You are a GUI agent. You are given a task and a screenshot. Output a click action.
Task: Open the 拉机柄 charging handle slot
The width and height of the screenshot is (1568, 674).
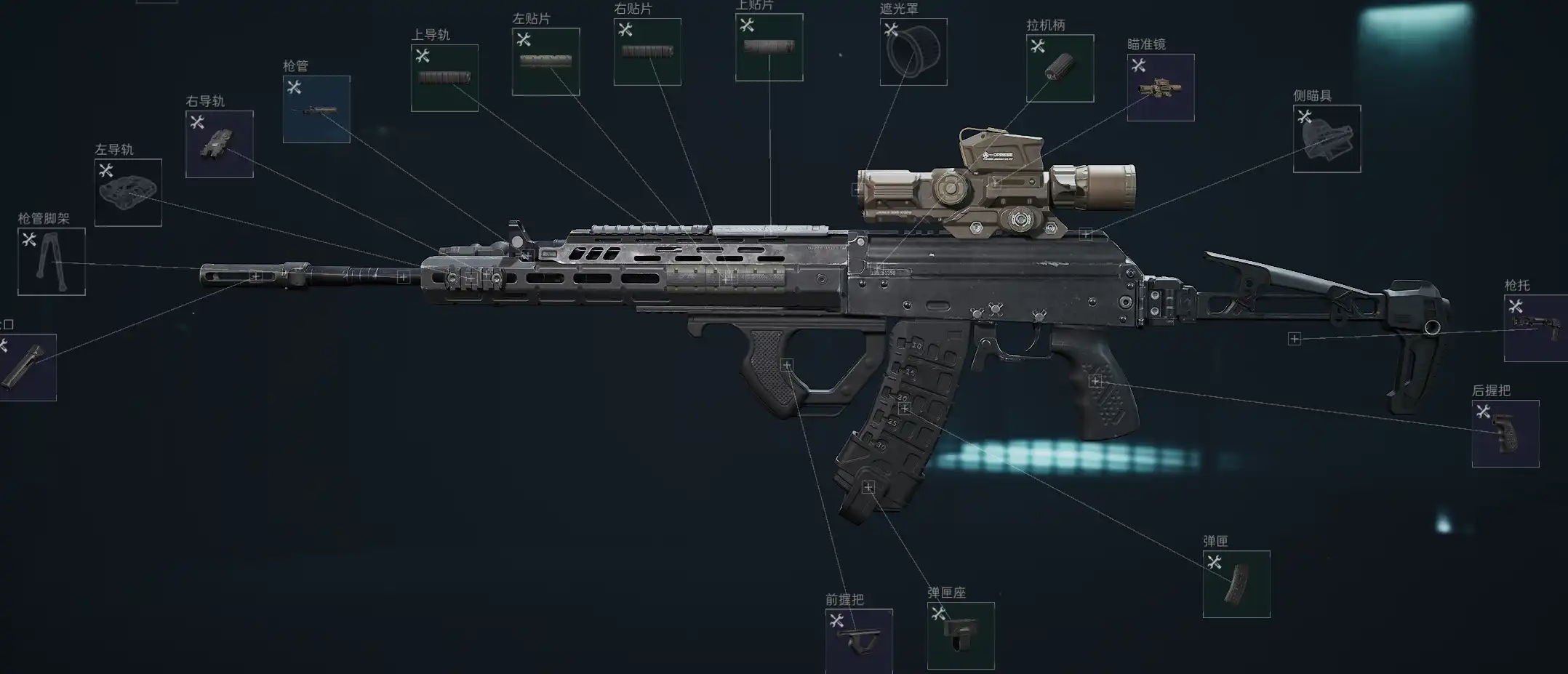click(x=1060, y=68)
